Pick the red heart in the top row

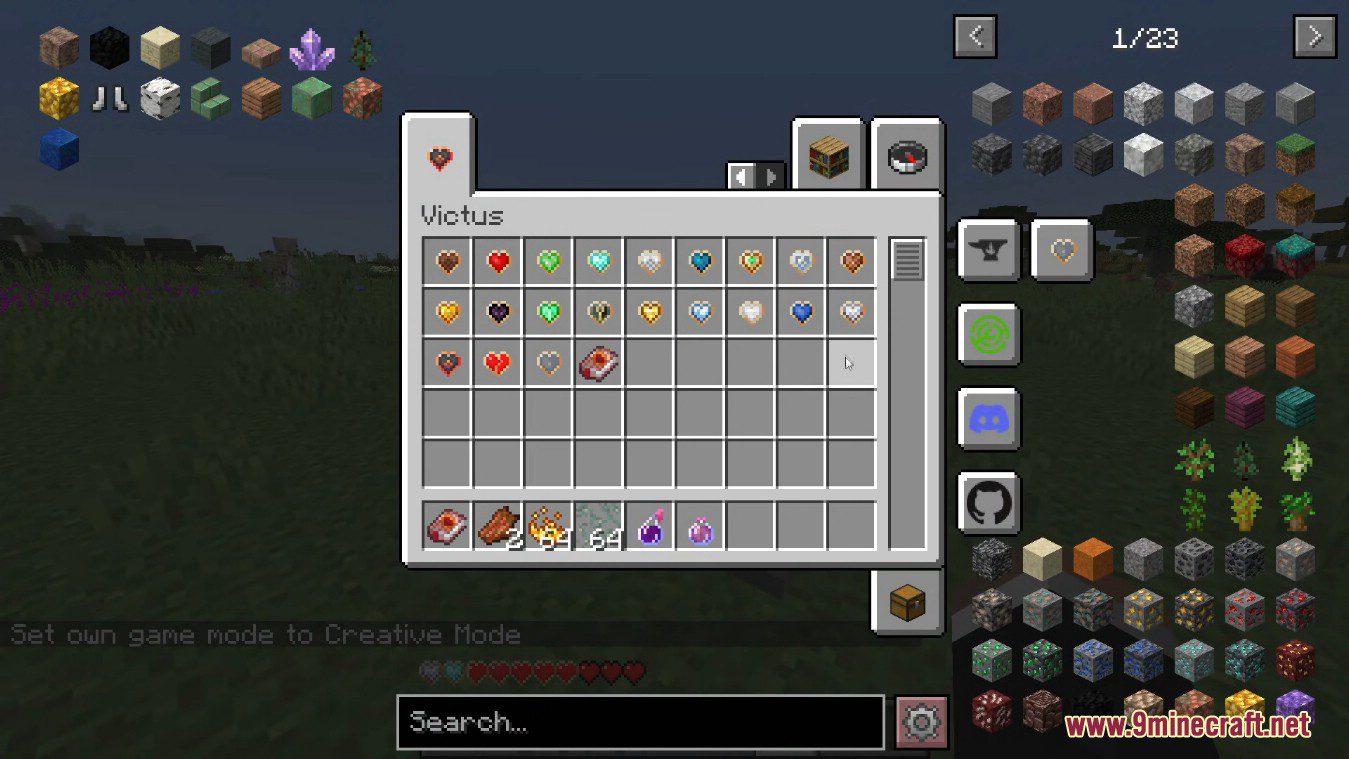[x=498, y=262]
